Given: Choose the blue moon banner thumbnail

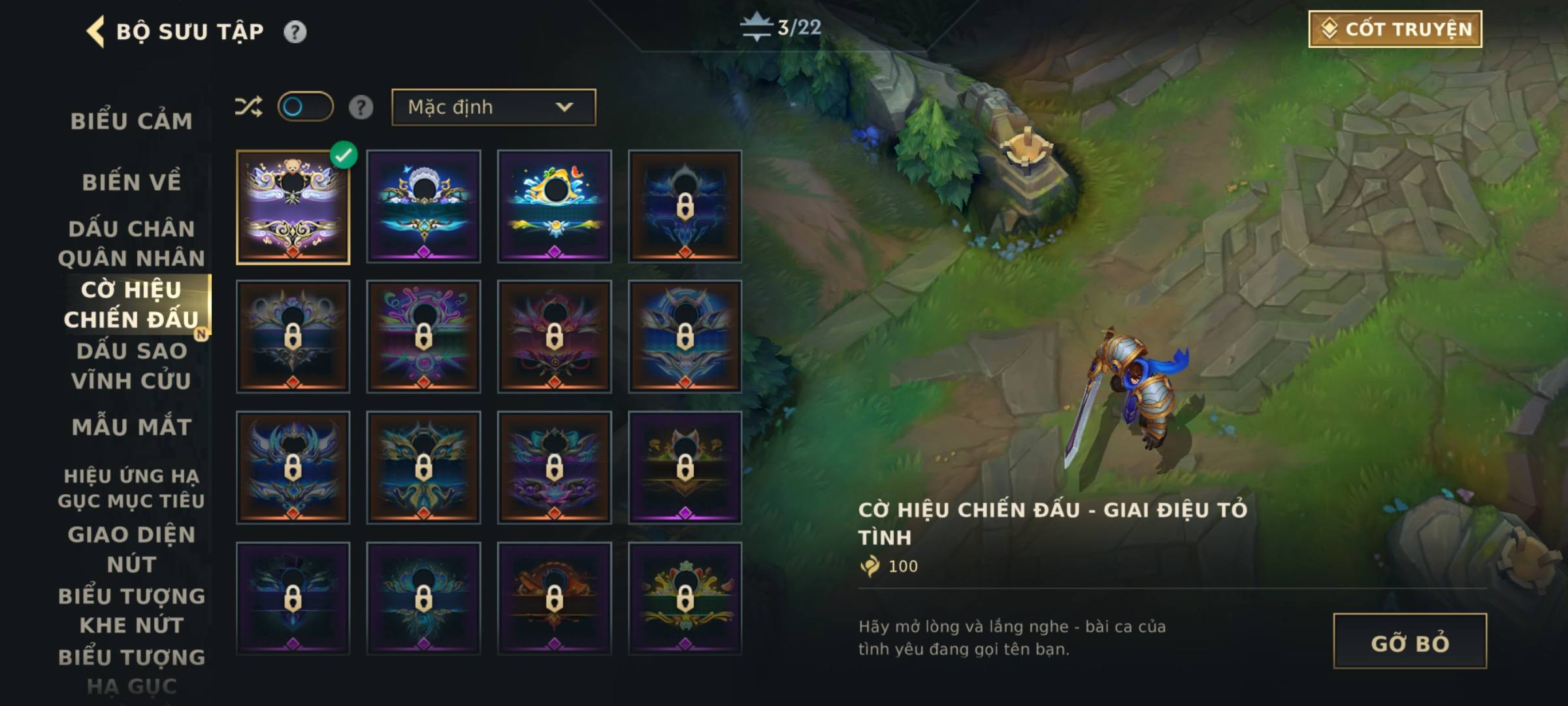Looking at the screenshot, I should click(x=423, y=207).
